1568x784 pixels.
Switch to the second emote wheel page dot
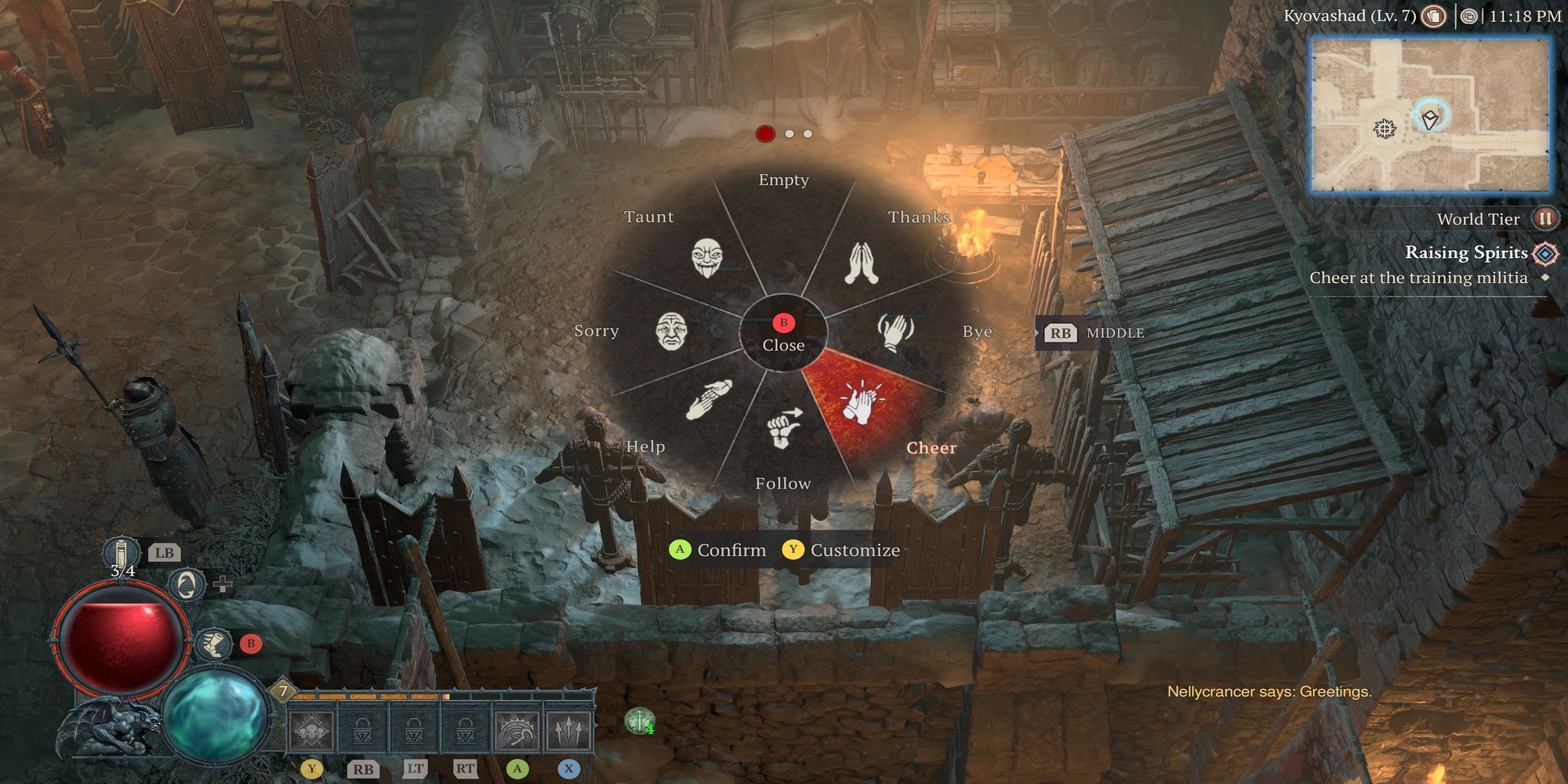[x=789, y=134]
